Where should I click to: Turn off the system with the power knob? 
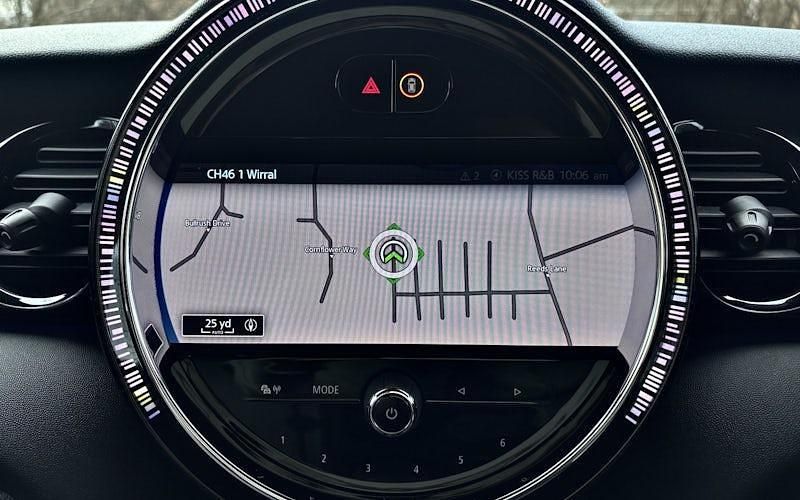(x=392, y=411)
